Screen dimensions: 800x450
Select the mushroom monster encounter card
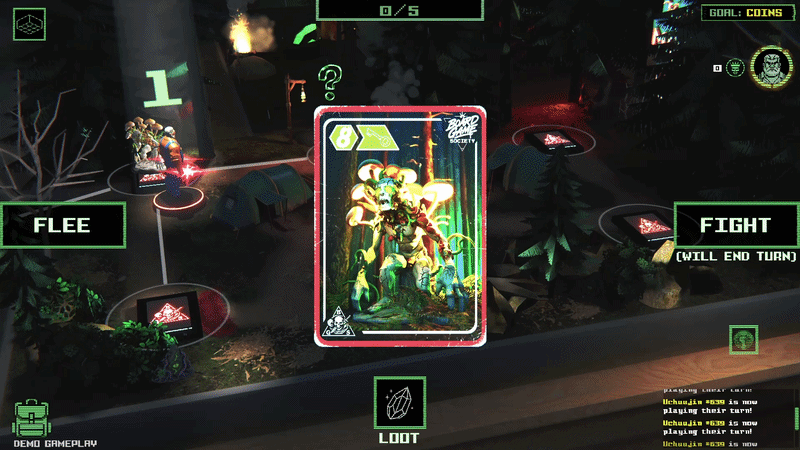(x=400, y=226)
